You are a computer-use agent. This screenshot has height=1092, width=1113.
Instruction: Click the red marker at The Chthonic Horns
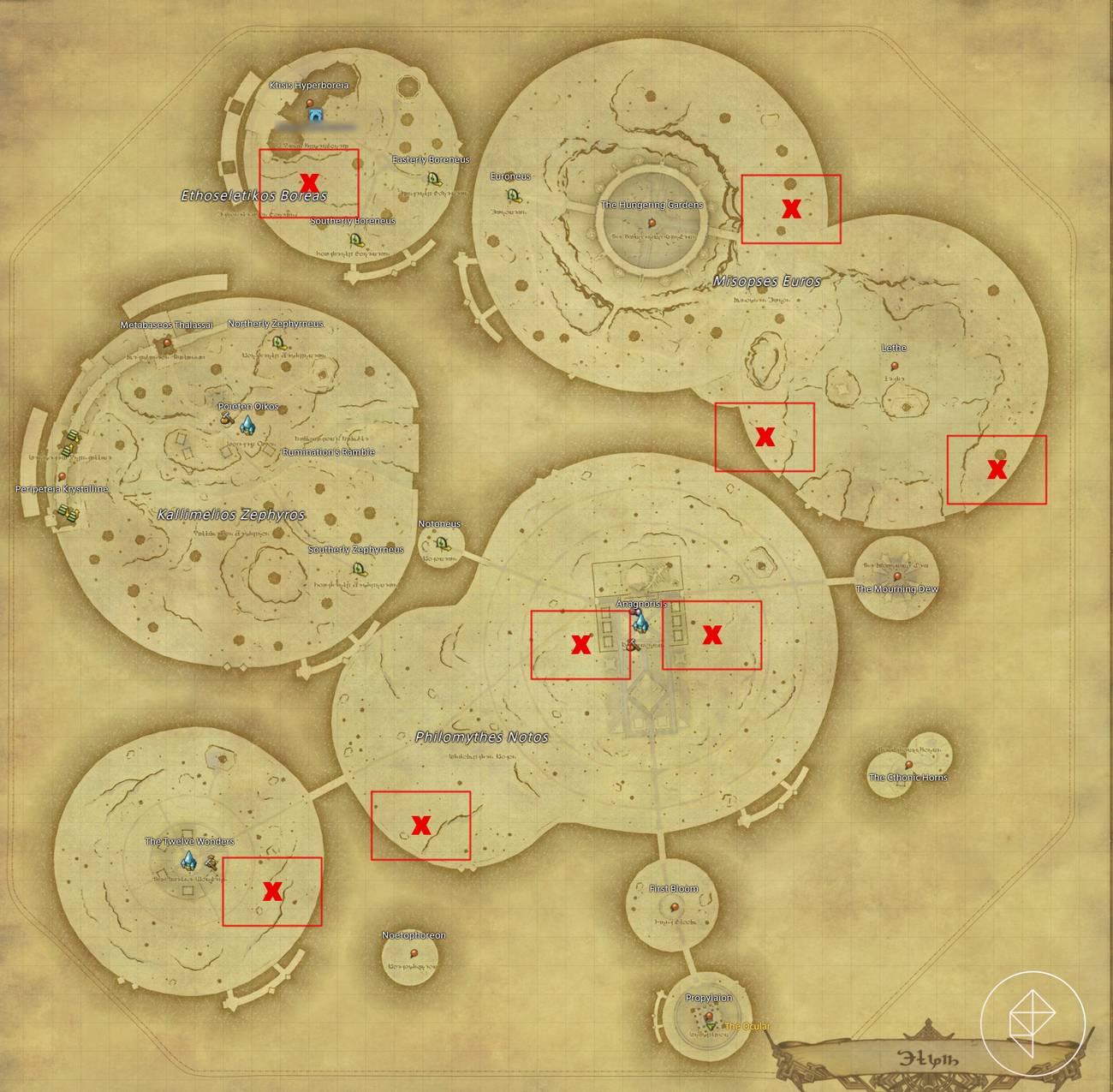point(909,765)
